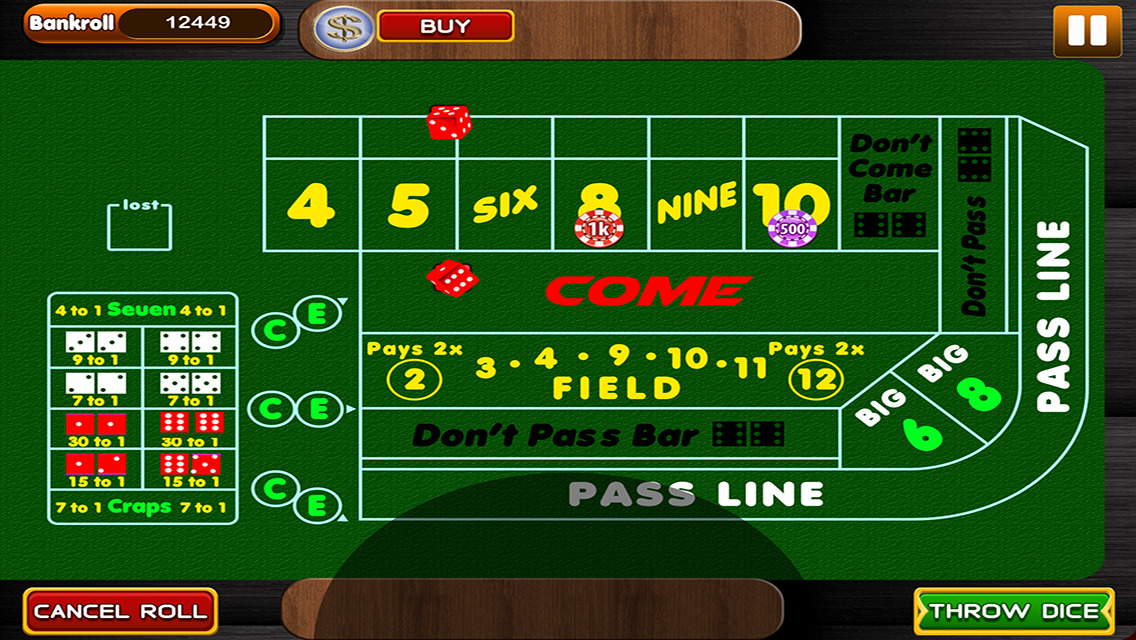This screenshot has width=1136, height=640.
Task: Select the 1k chip on number 8
Action: coord(598,229)
